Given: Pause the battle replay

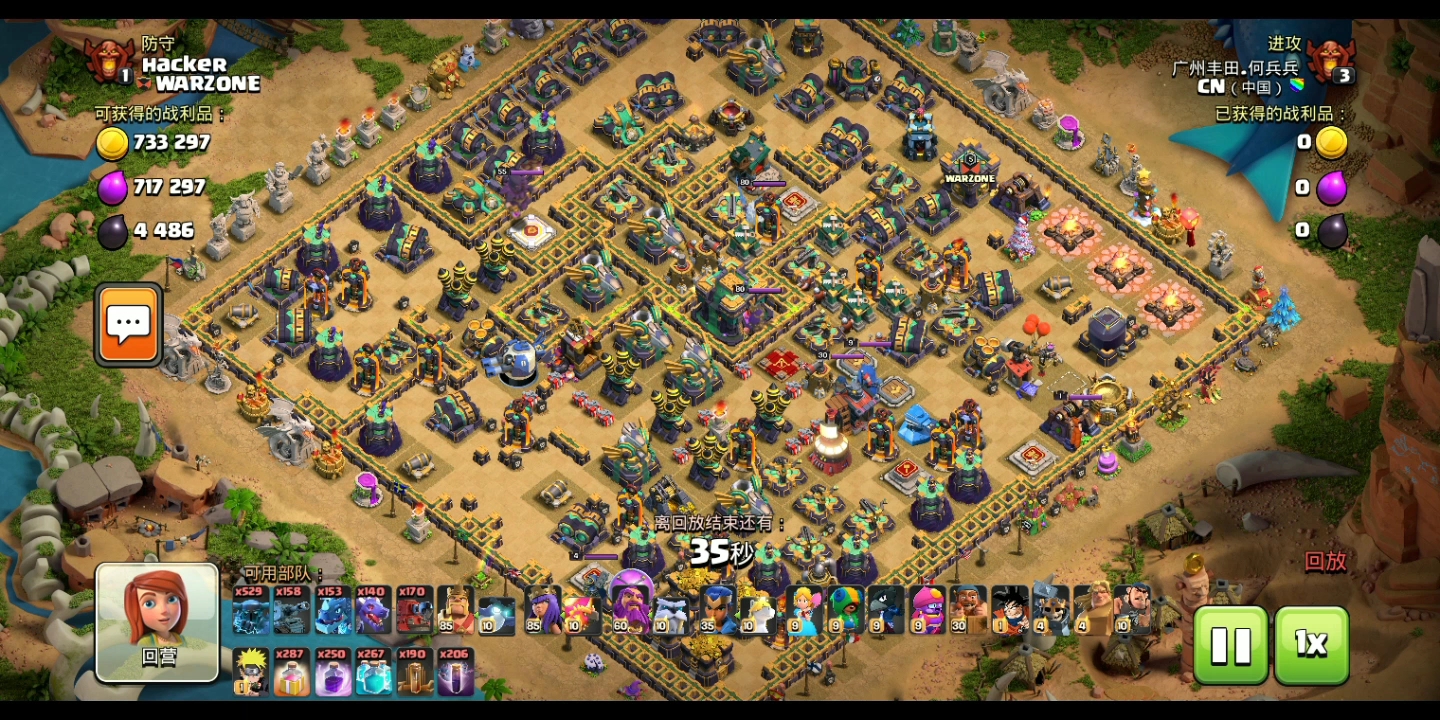Looking at the screenshot, I should (x=1231, y=645).
